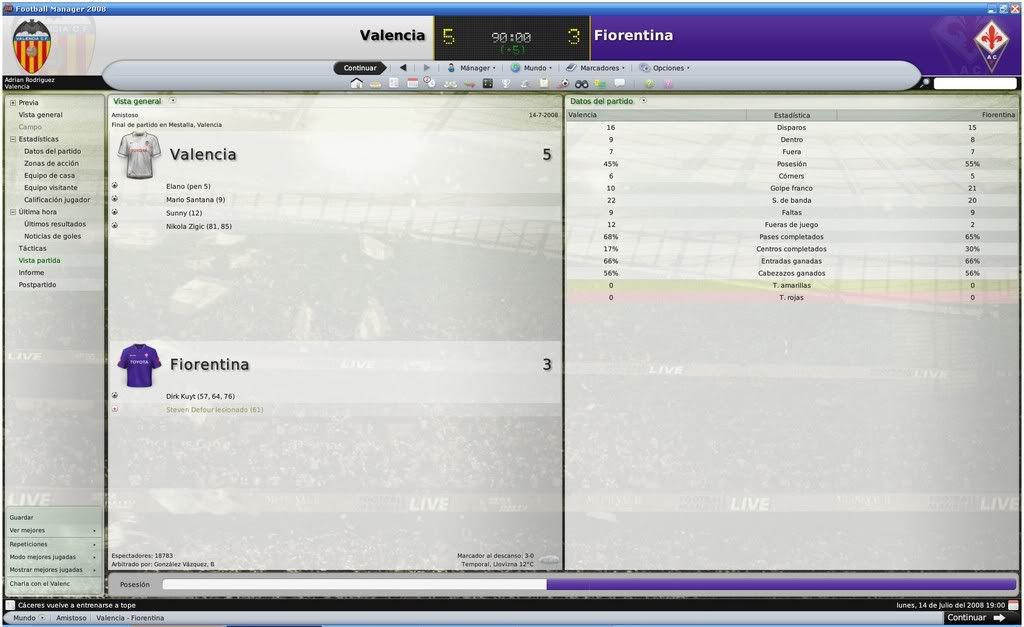Open Calificación jugador ratings
This screenshot has height=627, width=1024.
(x=57, y=200)
